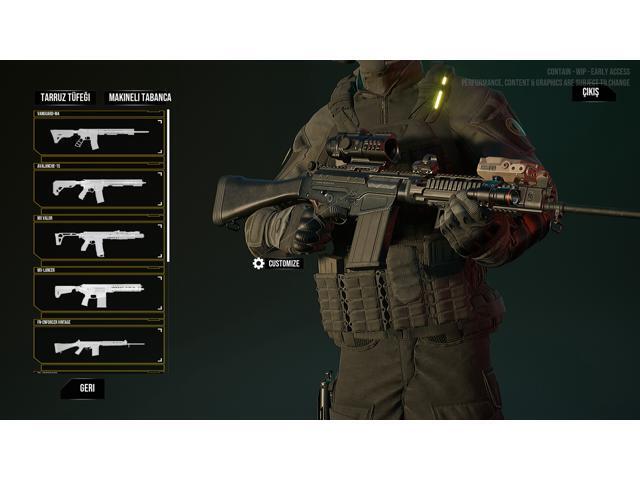Select the M5-Lancer rifle

tap(99, 292)
